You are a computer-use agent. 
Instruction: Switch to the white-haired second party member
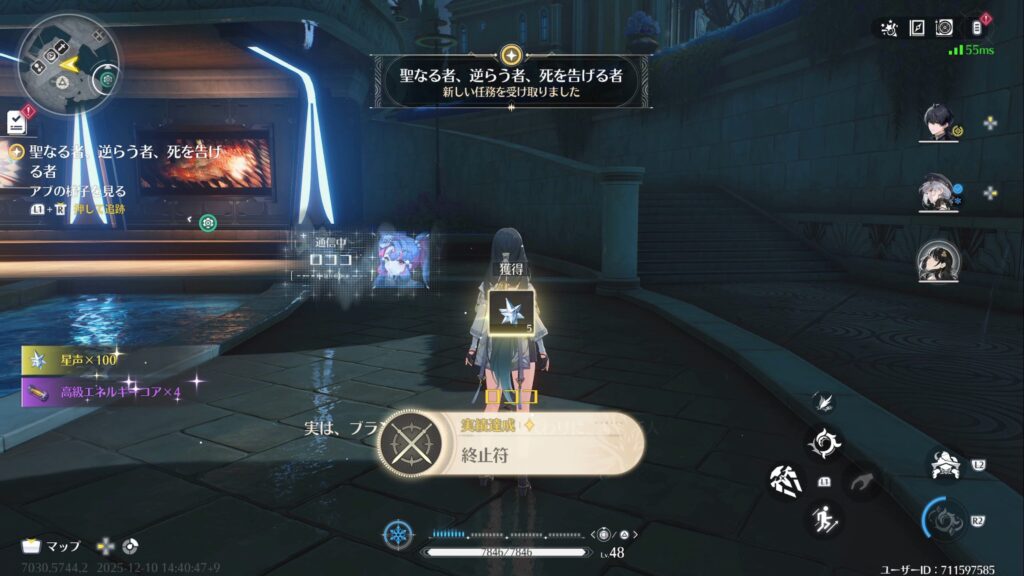tap(938, 194)
